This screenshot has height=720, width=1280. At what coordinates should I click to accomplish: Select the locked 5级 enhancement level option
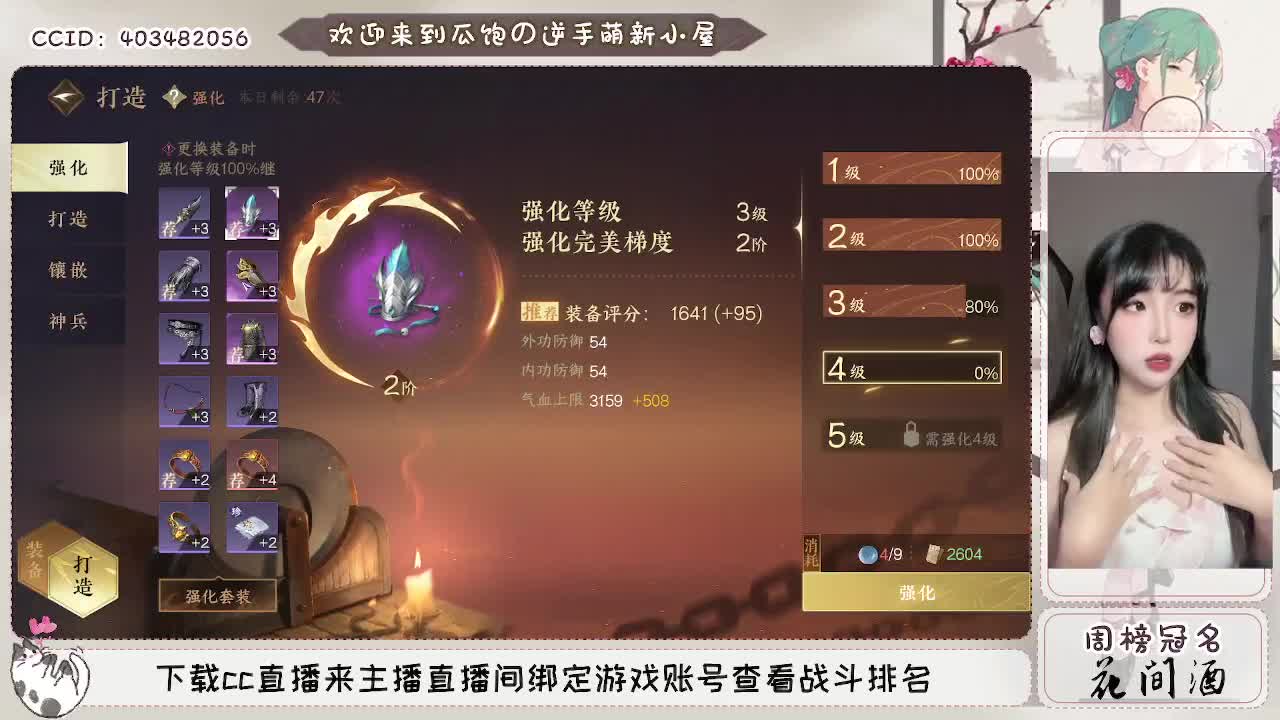point(911,434)
